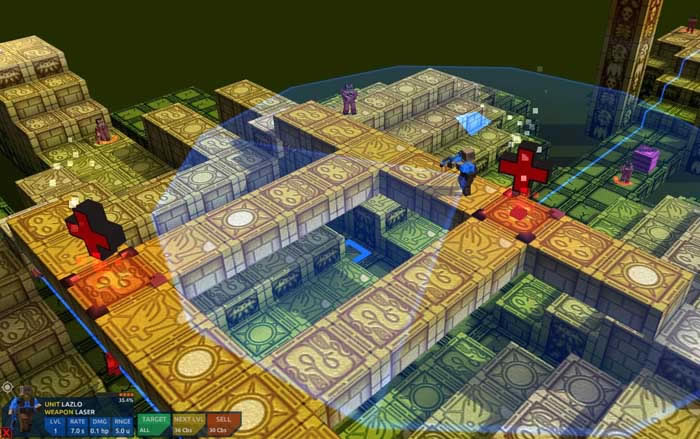Upgrade the unit with NEXT LVL

[x=187, y=424]
